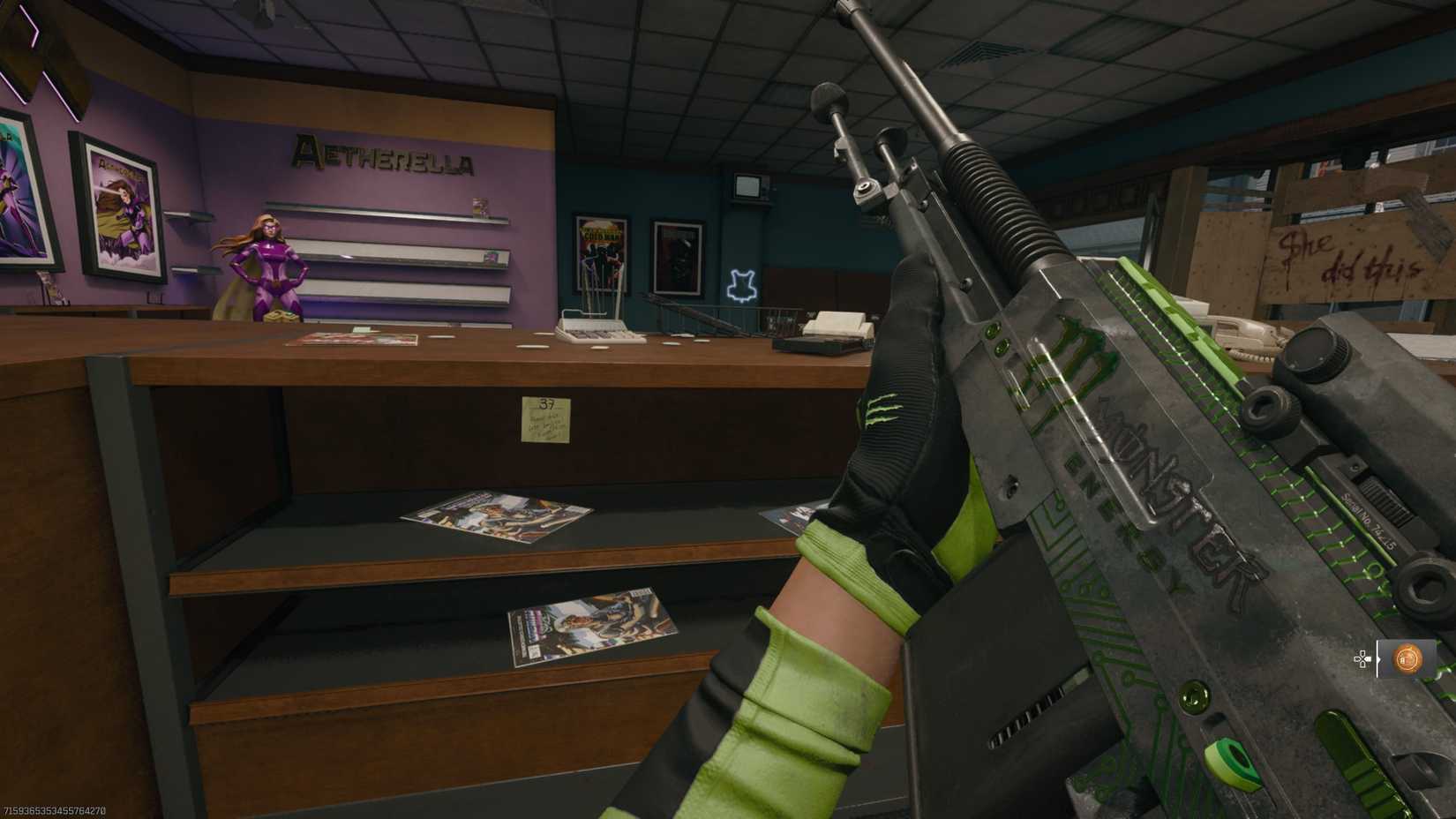Click the D-pad controller prompt icon

click(x=1362, y=658)
